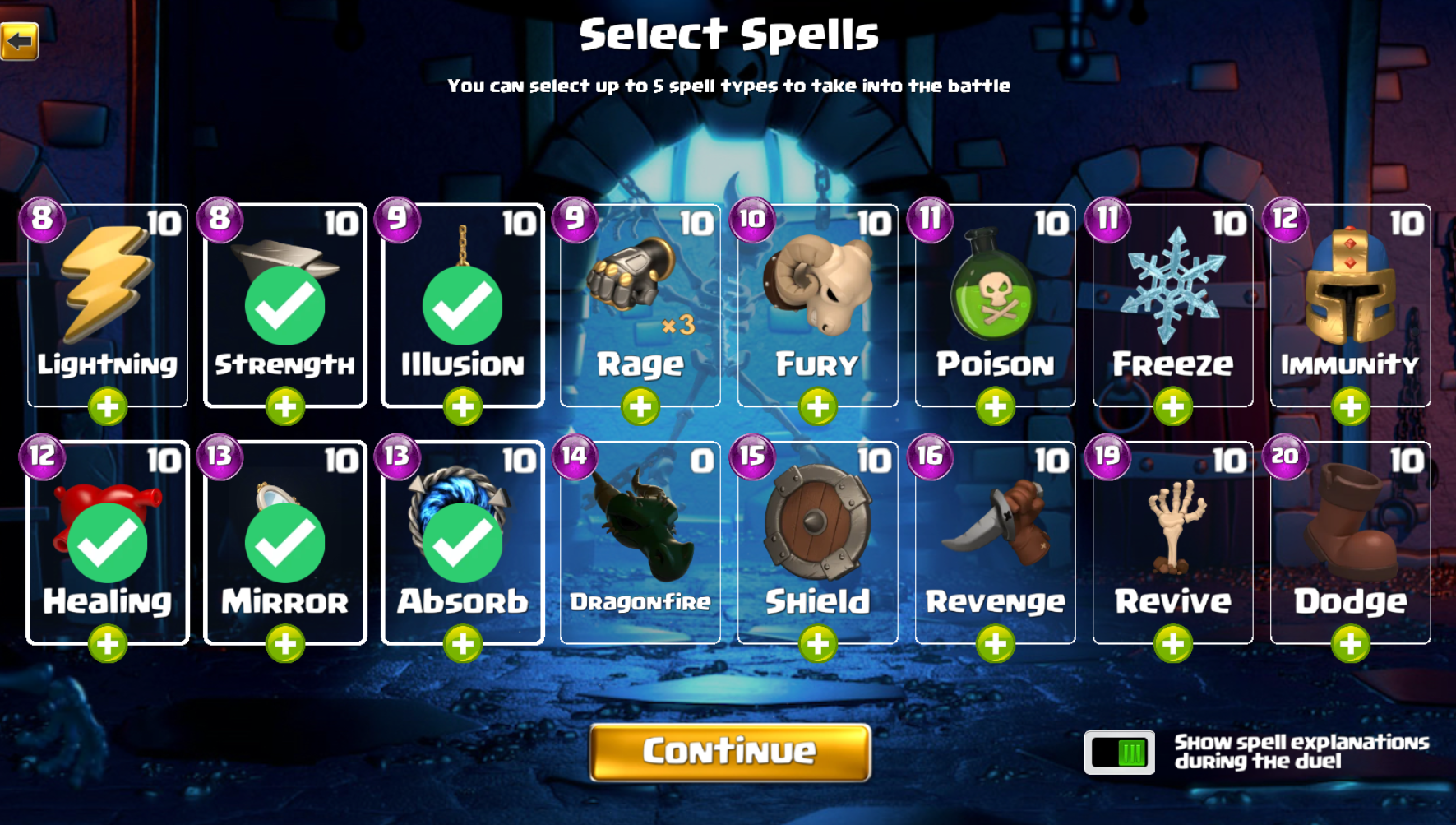Deselect the Illusion spell checkmark
Viewport: 1456px width, 825px height.
[460, 304]
